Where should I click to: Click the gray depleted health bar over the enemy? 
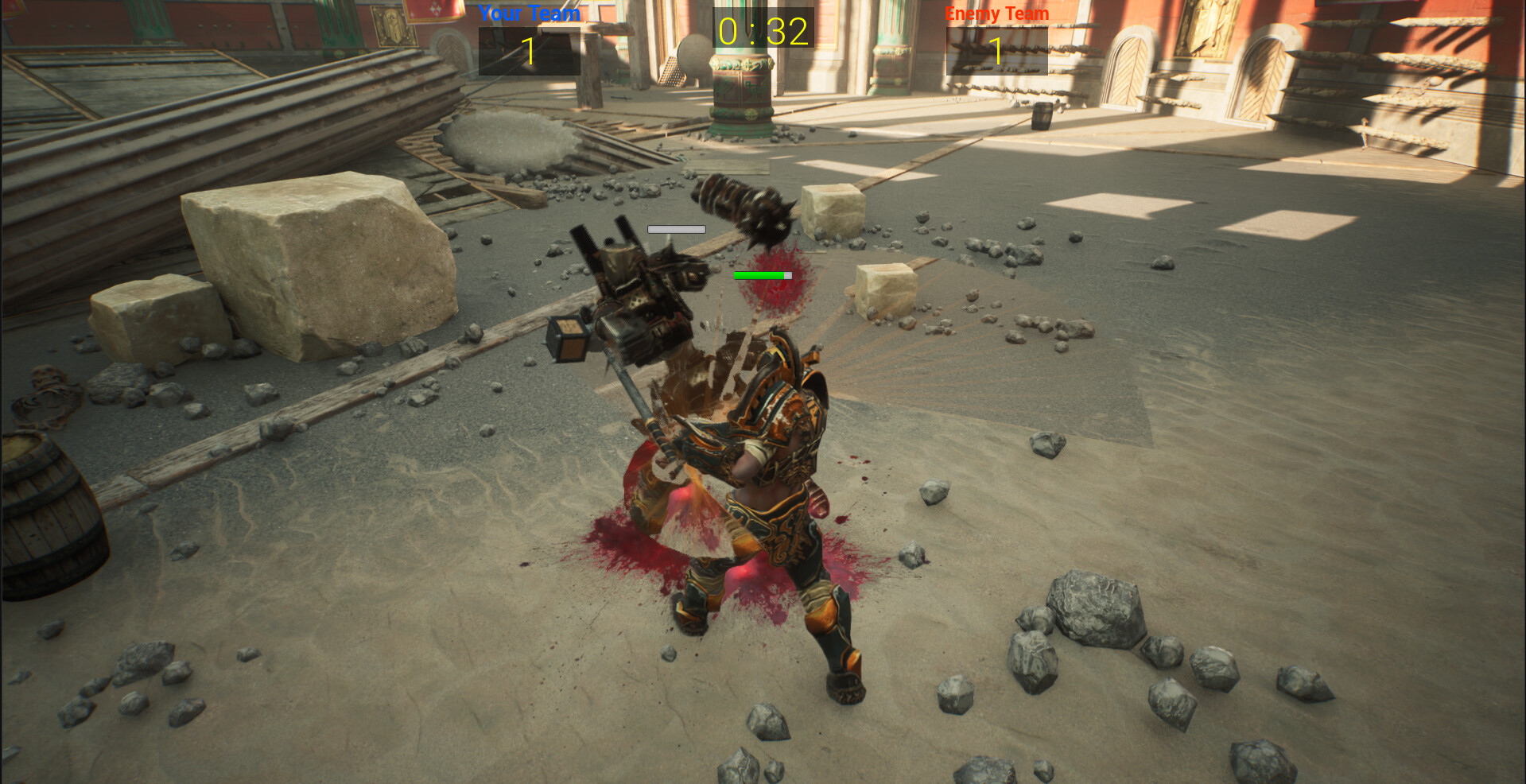(675, 230)
